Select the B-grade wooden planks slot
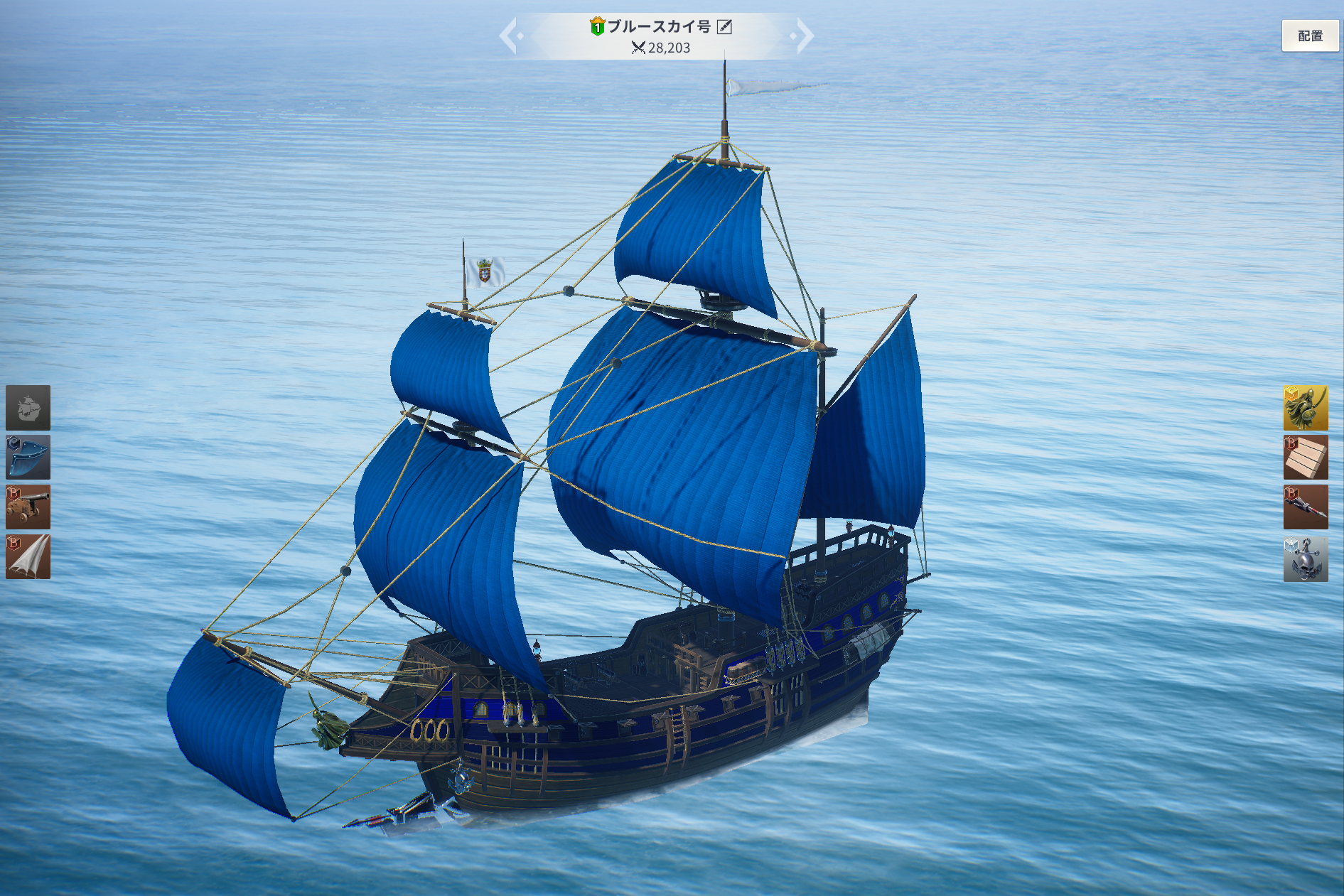 pyautogui.click(x=1306, y=458)
